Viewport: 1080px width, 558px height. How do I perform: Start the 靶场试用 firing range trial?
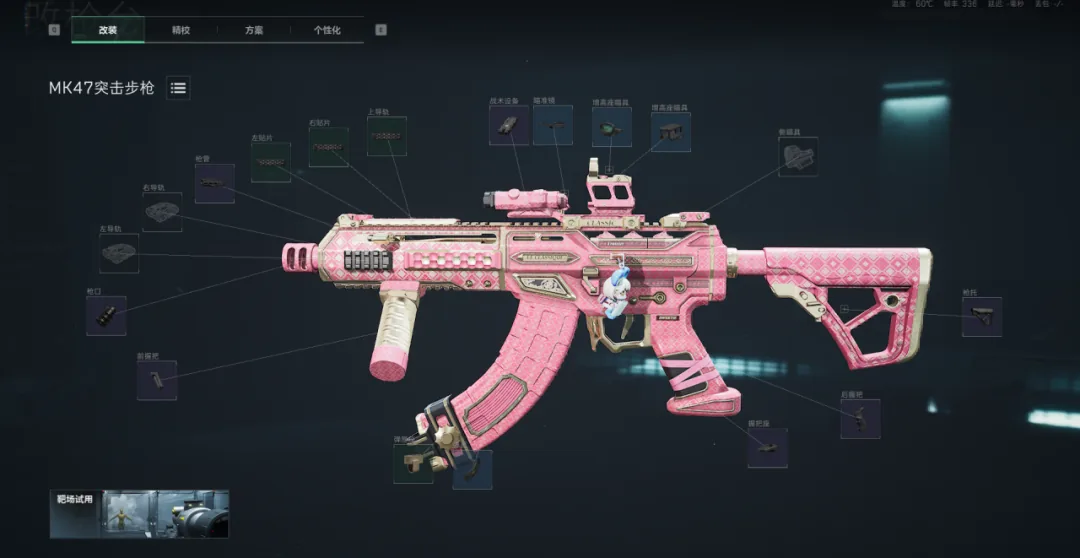point(139,513)
